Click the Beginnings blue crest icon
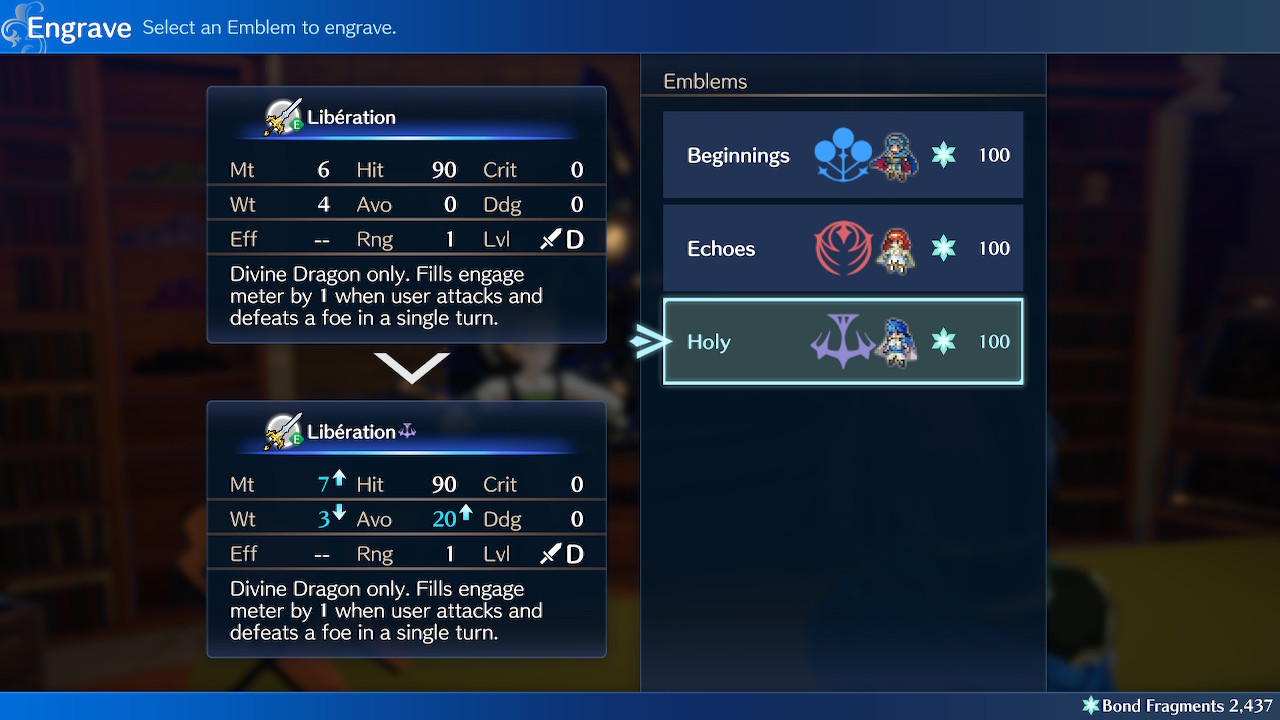This screenshot has height=720, width=1280. tap(842, 155)
